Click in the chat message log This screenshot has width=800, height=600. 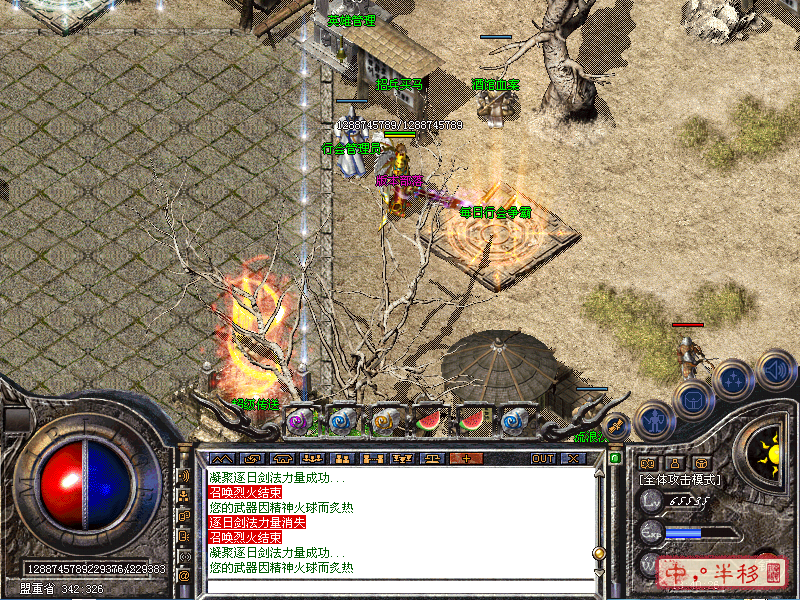(x=400, y=520)
